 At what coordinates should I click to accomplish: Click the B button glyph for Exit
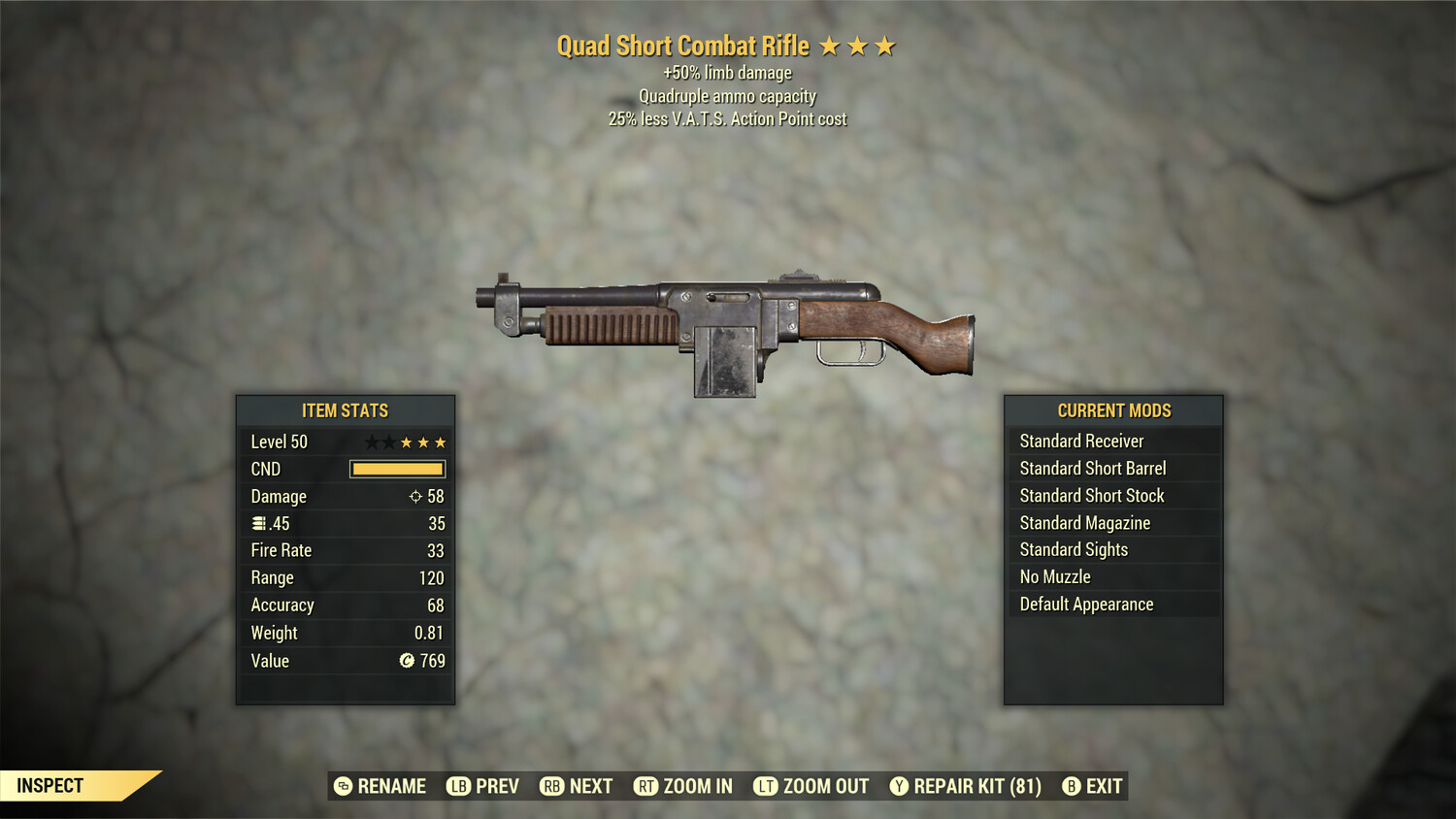[1071, 786]
